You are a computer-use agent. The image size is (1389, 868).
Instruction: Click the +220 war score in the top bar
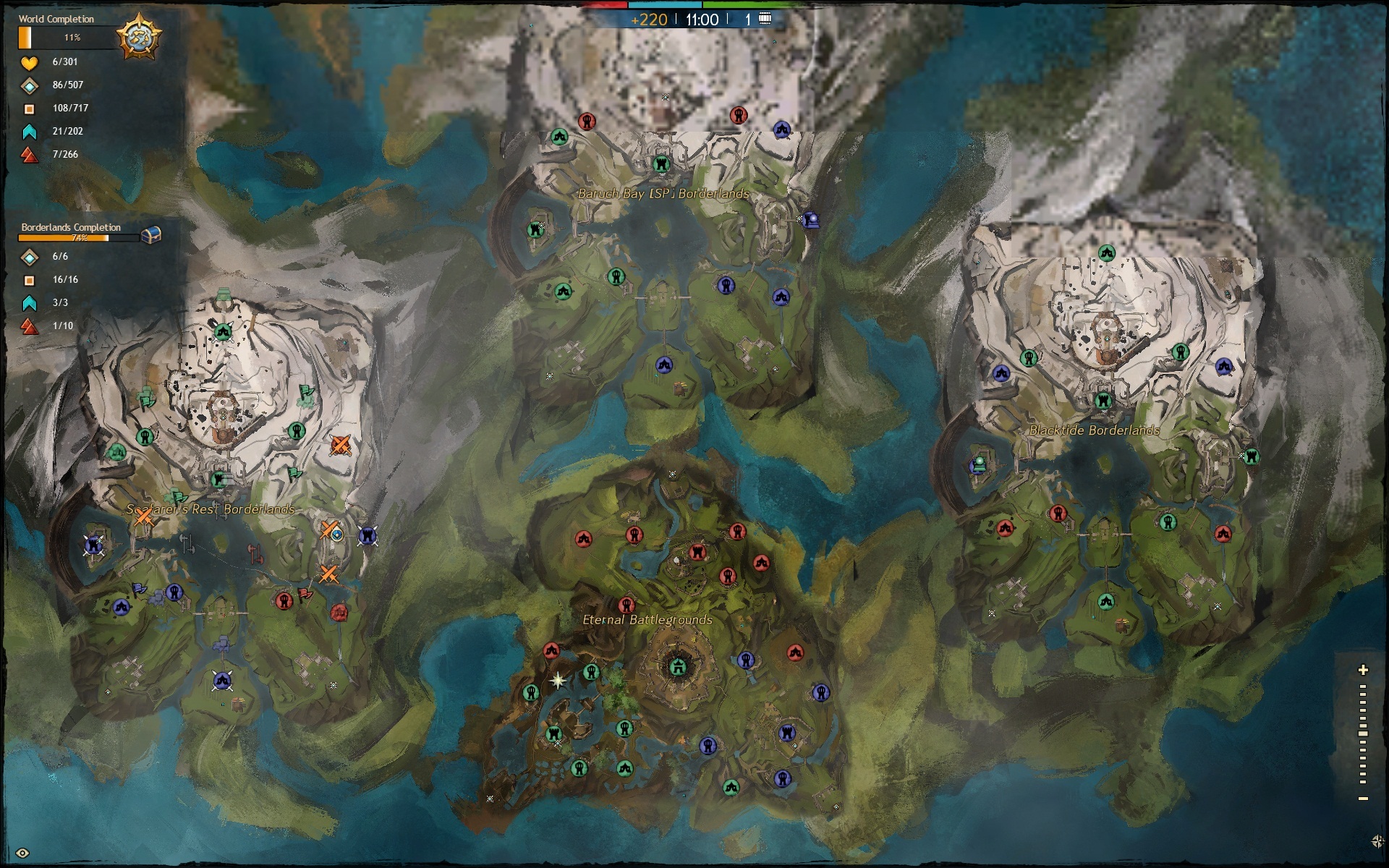pyautogui.click(x=651, y=20)
